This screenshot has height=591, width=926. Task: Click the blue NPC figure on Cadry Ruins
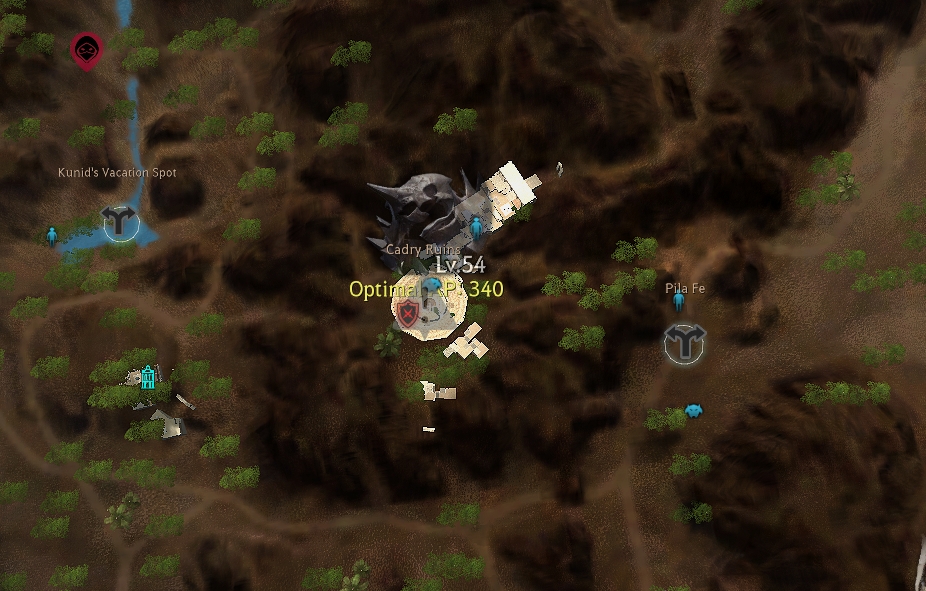tap(476, 227)
